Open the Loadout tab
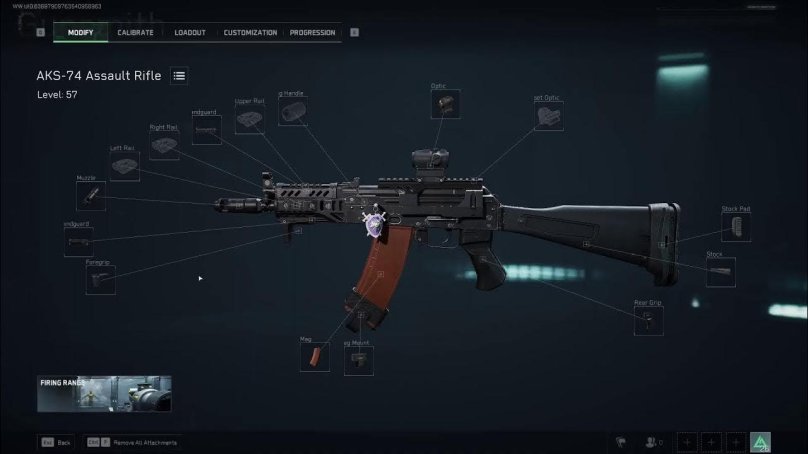The image size is (808, 454). click(190, 33)
